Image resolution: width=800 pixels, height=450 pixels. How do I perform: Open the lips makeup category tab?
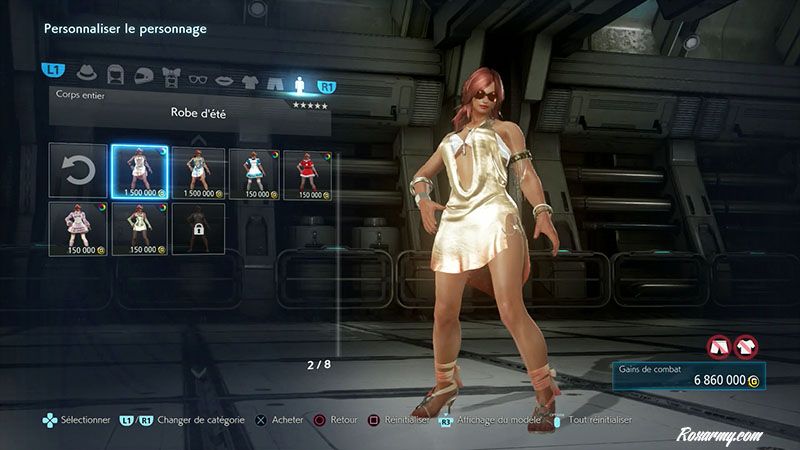click(x=225, y=72)
